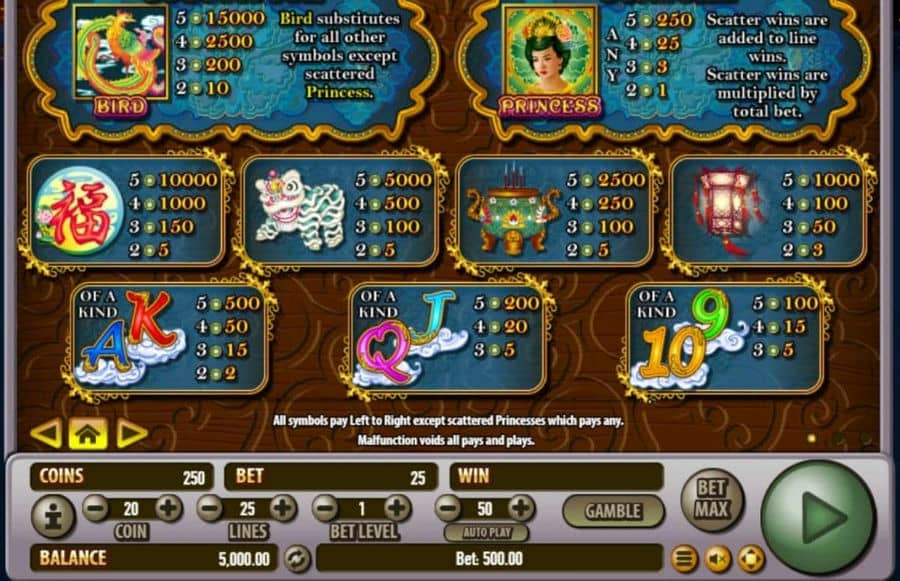The height and width of the screenshot is (581, 900).
Task: Toggle sound with the speaker icon
Action: [x=718, y=558]
